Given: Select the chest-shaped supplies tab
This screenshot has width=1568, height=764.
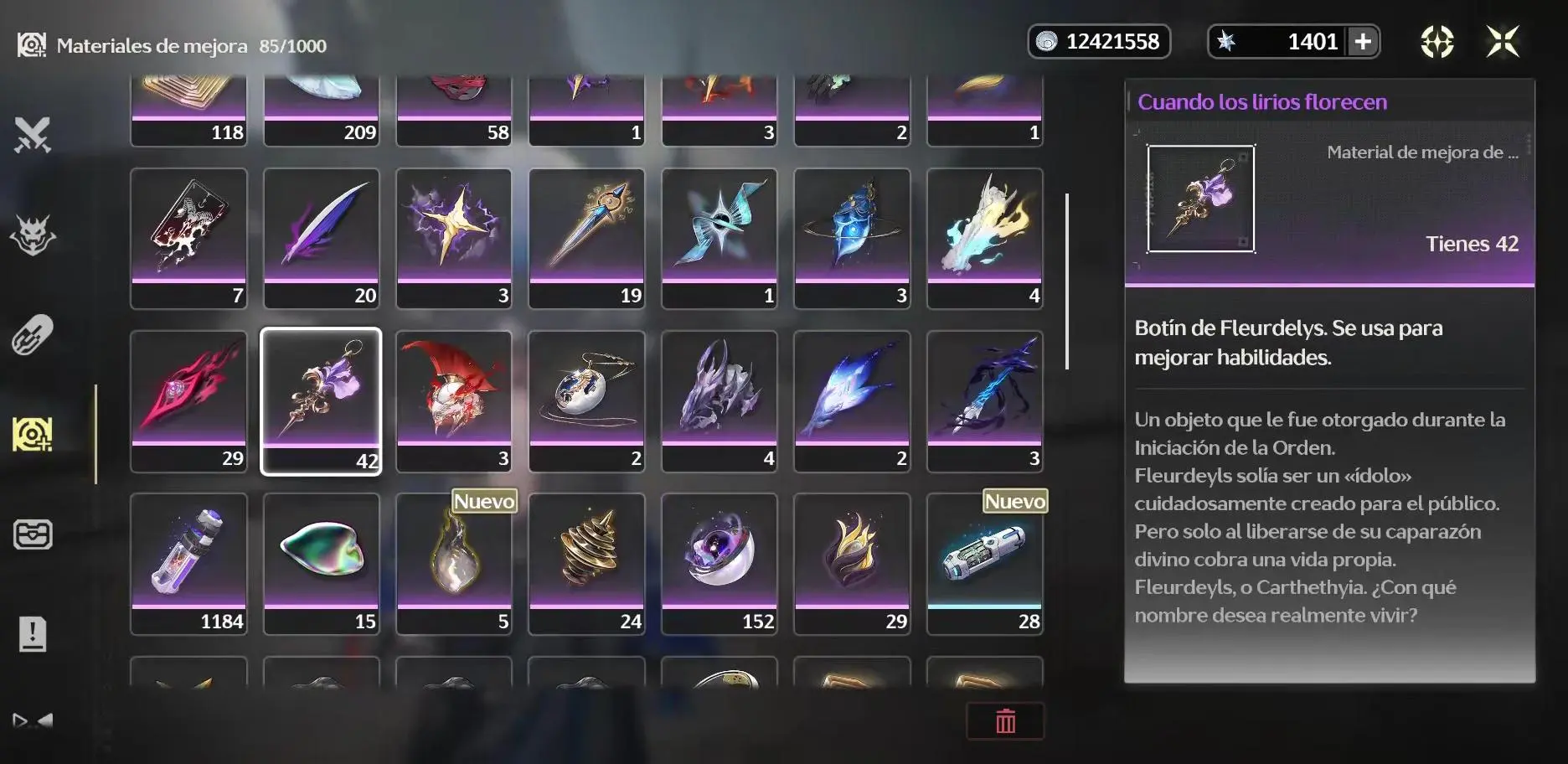Looking at the screenshot, I should tap(33, 534).
